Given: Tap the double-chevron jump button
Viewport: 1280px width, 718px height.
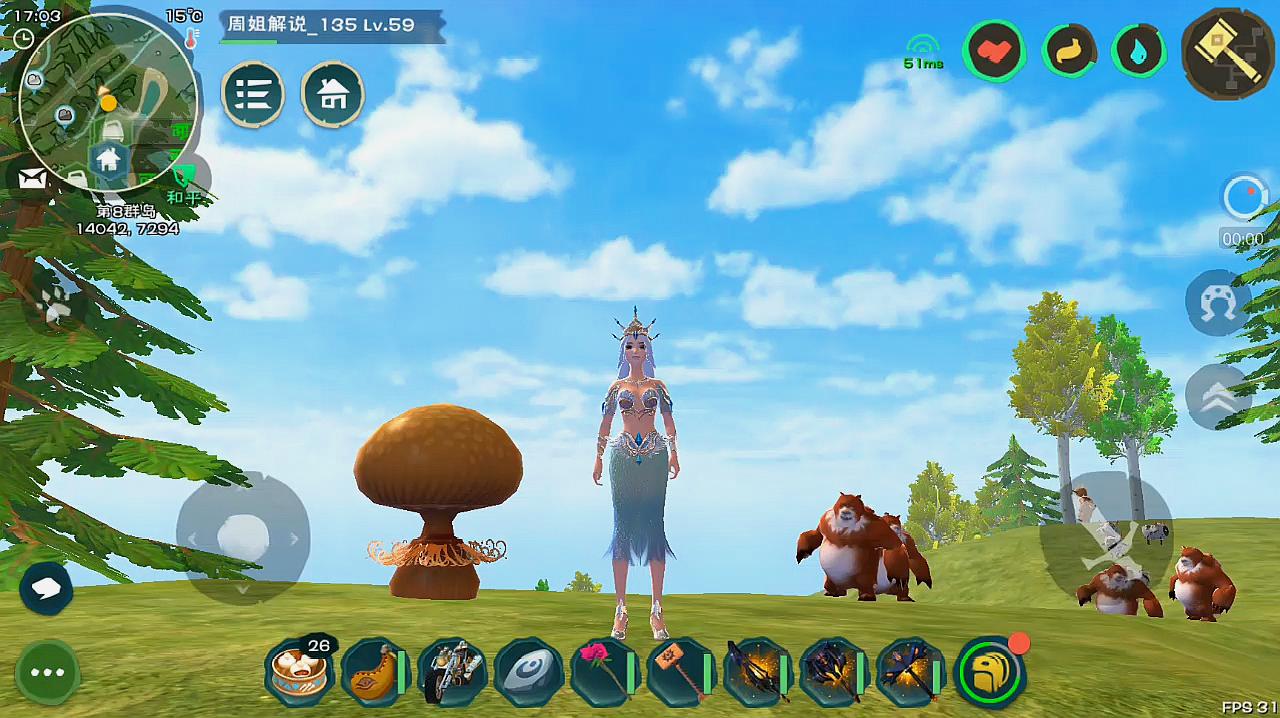Looking at the screenshot, I should 1217,397.
